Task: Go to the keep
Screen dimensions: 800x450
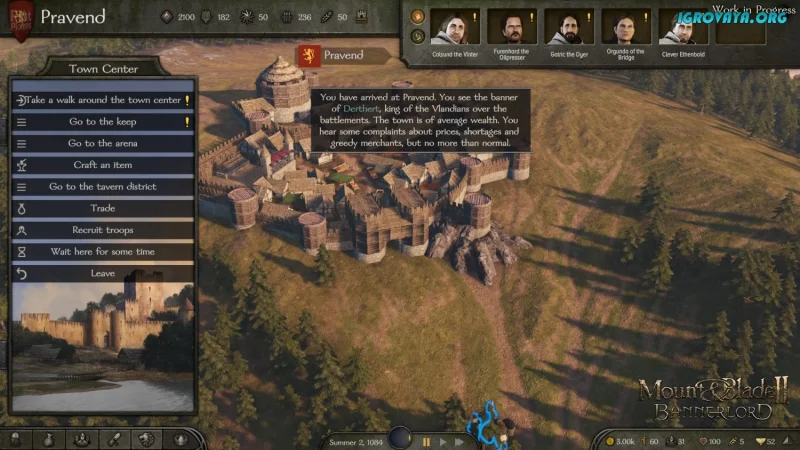Action: [x=103, y=122]
